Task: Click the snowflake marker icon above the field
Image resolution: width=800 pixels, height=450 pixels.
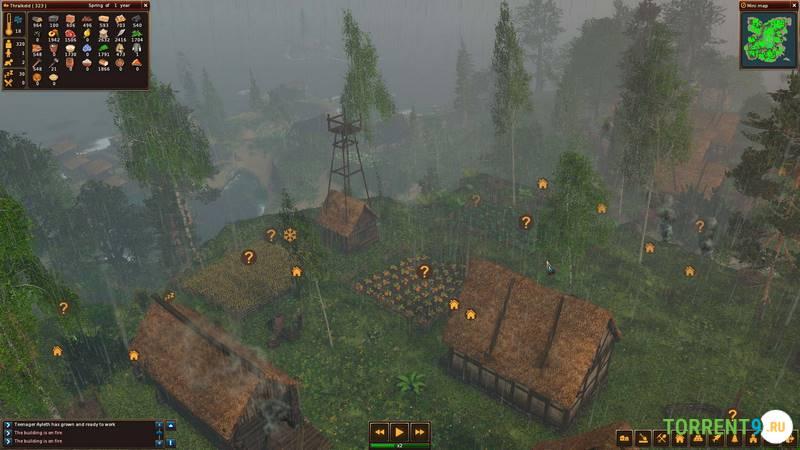Action: click(x=290, y=235)
